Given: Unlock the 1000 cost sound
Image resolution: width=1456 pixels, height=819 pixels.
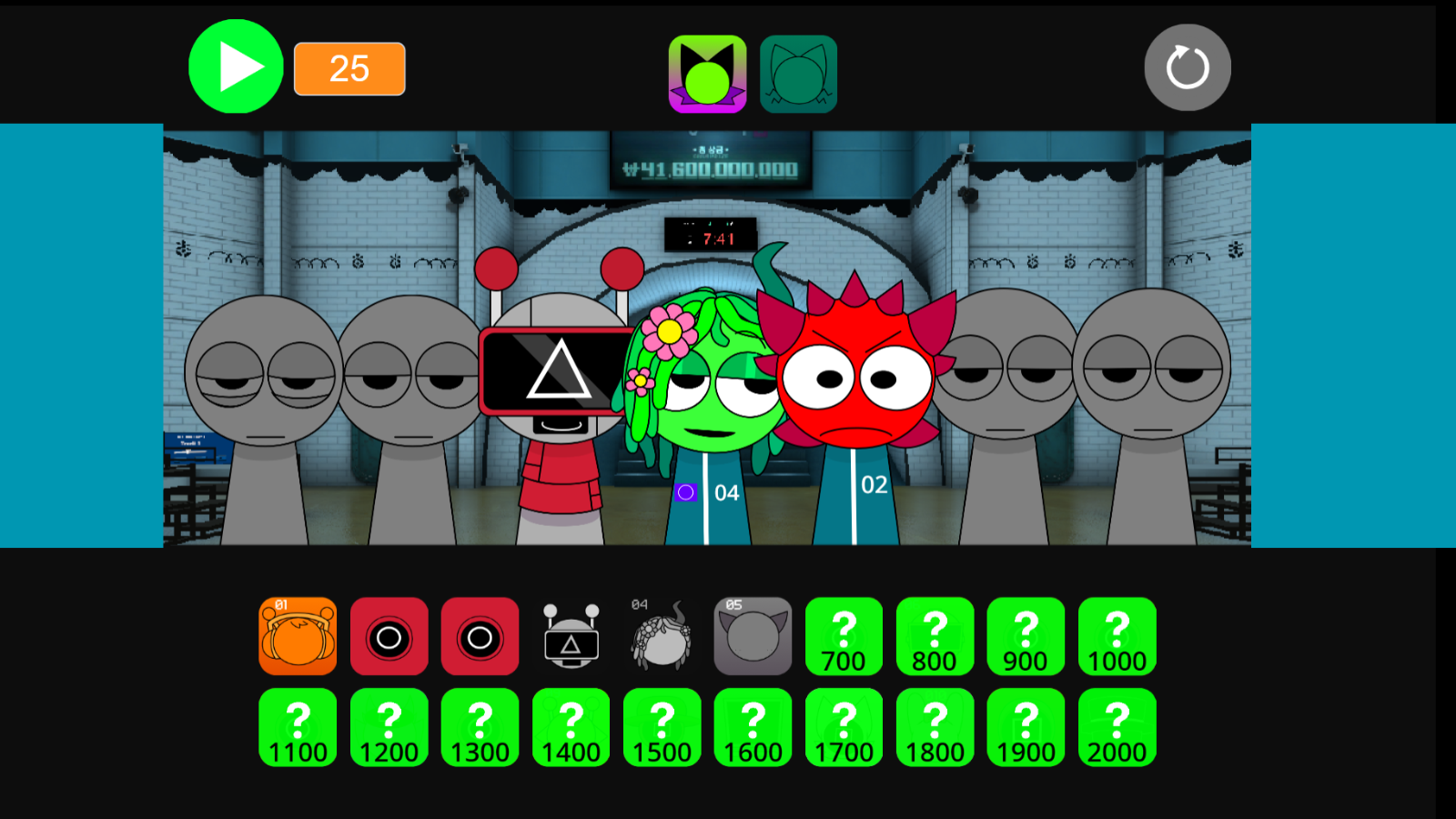Looking at the screenshot, I should [x=1117, y=636].
